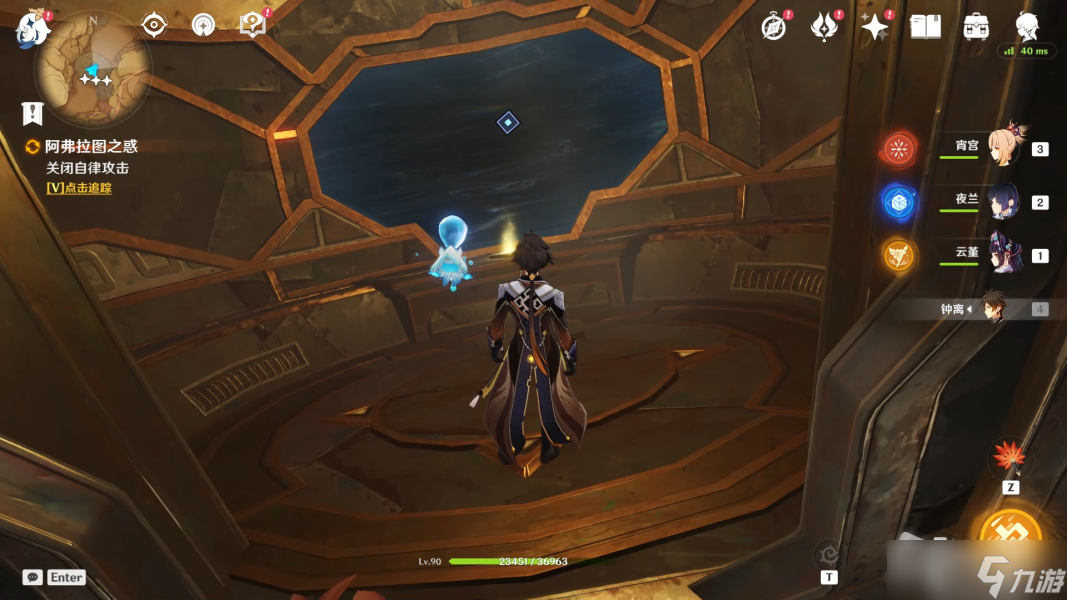
Task: Use the red maple leaf gadget
Action: pyautogui.click(x=1009, y=459)
